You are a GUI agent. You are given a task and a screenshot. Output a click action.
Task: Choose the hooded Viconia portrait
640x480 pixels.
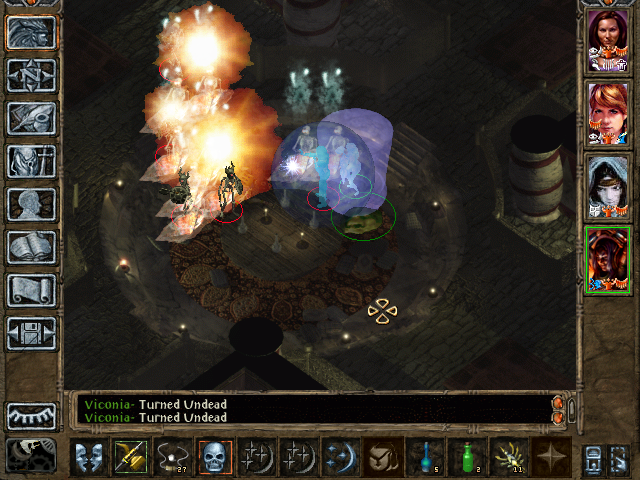(x=607, y=186)
